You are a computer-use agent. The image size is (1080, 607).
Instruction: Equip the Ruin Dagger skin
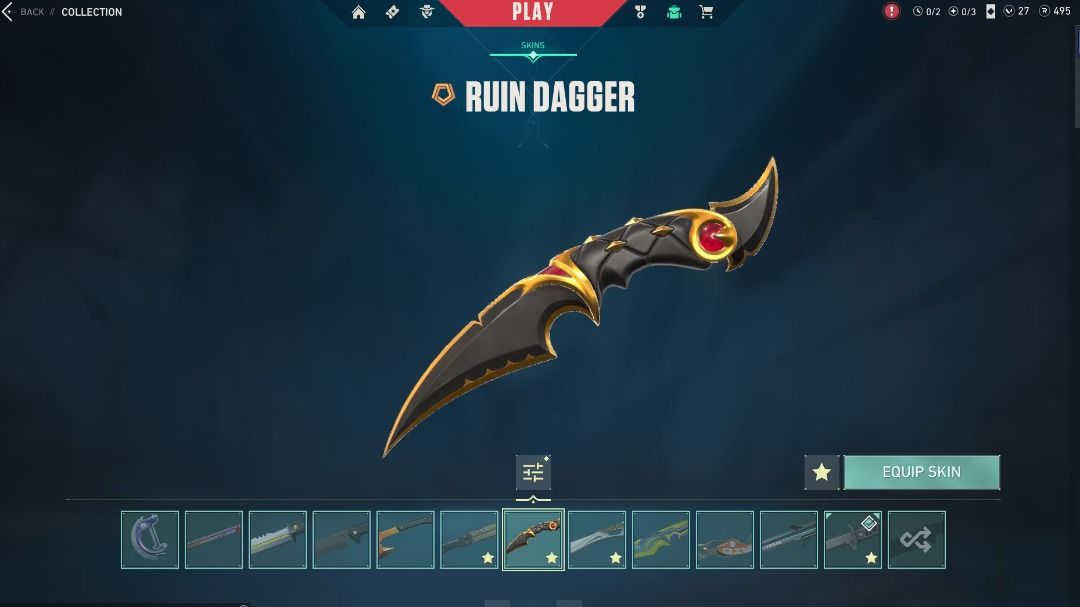pyautogui.click(x=921, y=472)
